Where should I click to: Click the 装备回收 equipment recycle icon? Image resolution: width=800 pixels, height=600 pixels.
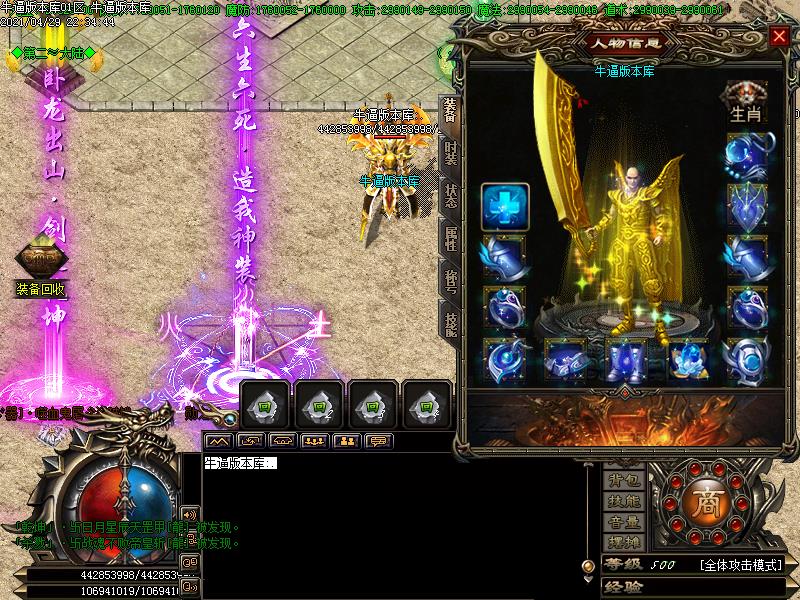click(x=40, y=265)
